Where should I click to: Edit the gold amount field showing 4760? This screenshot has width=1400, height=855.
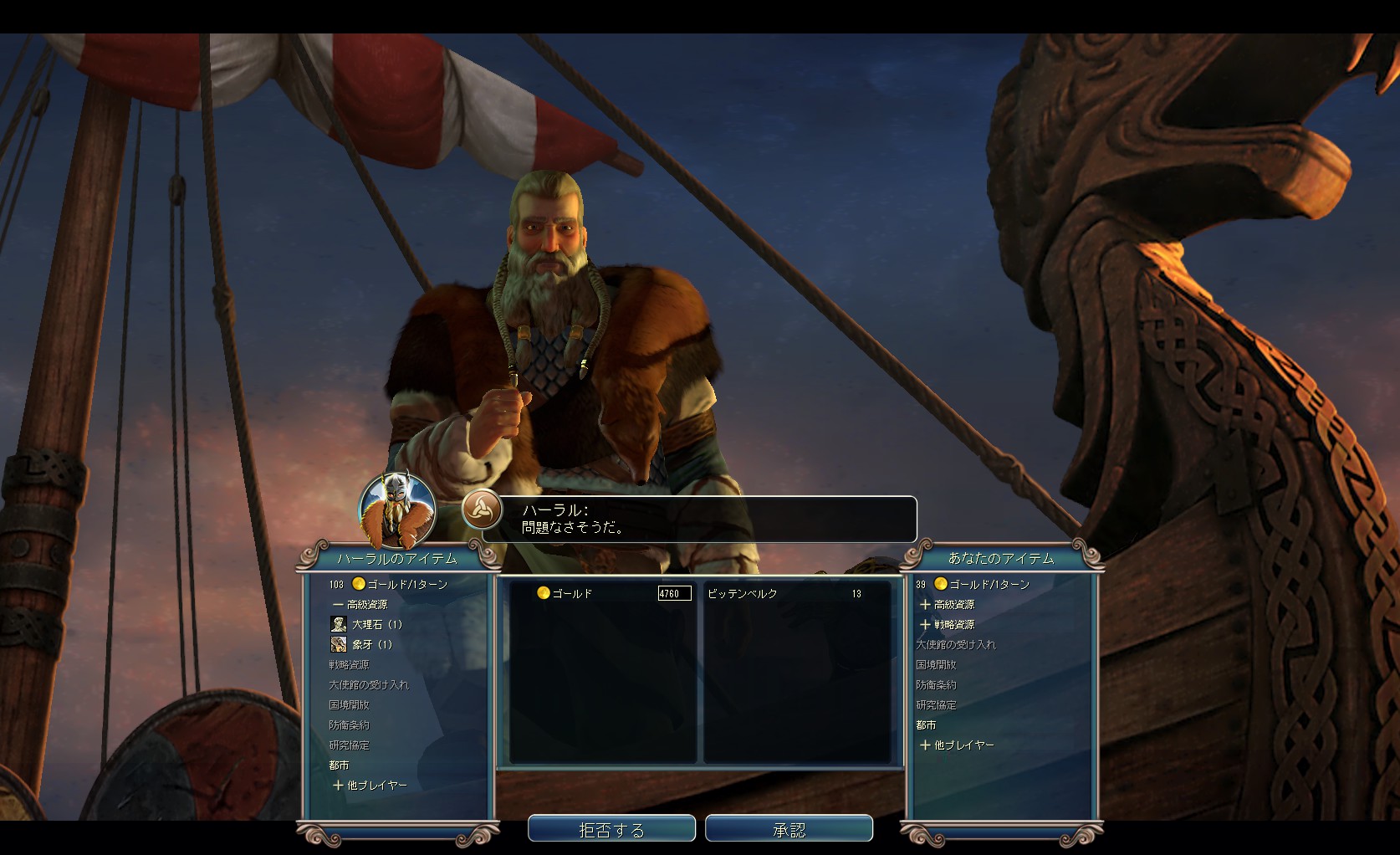674,593
